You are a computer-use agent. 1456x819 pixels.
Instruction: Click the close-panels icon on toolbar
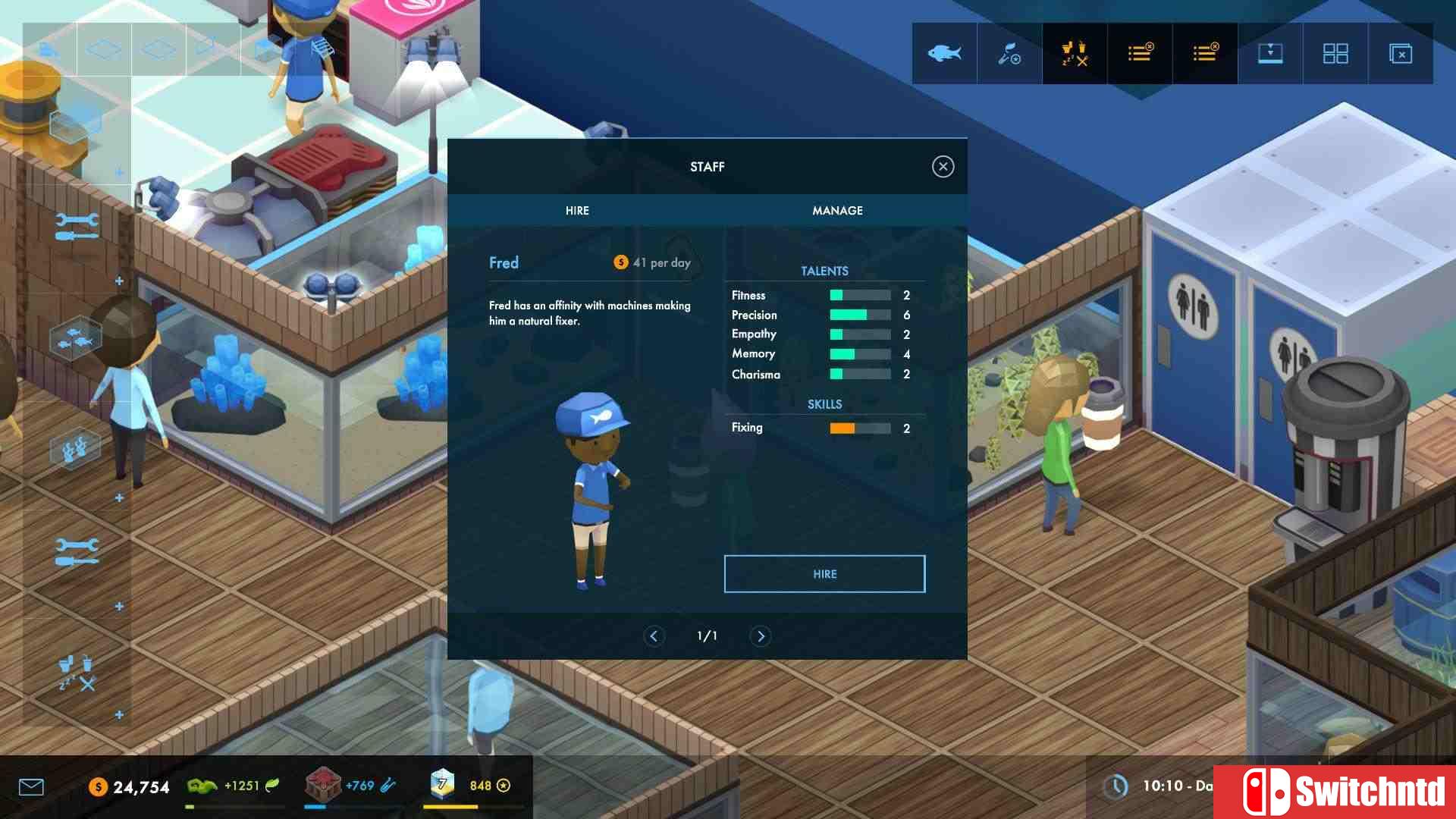[x=1400, y=53]
